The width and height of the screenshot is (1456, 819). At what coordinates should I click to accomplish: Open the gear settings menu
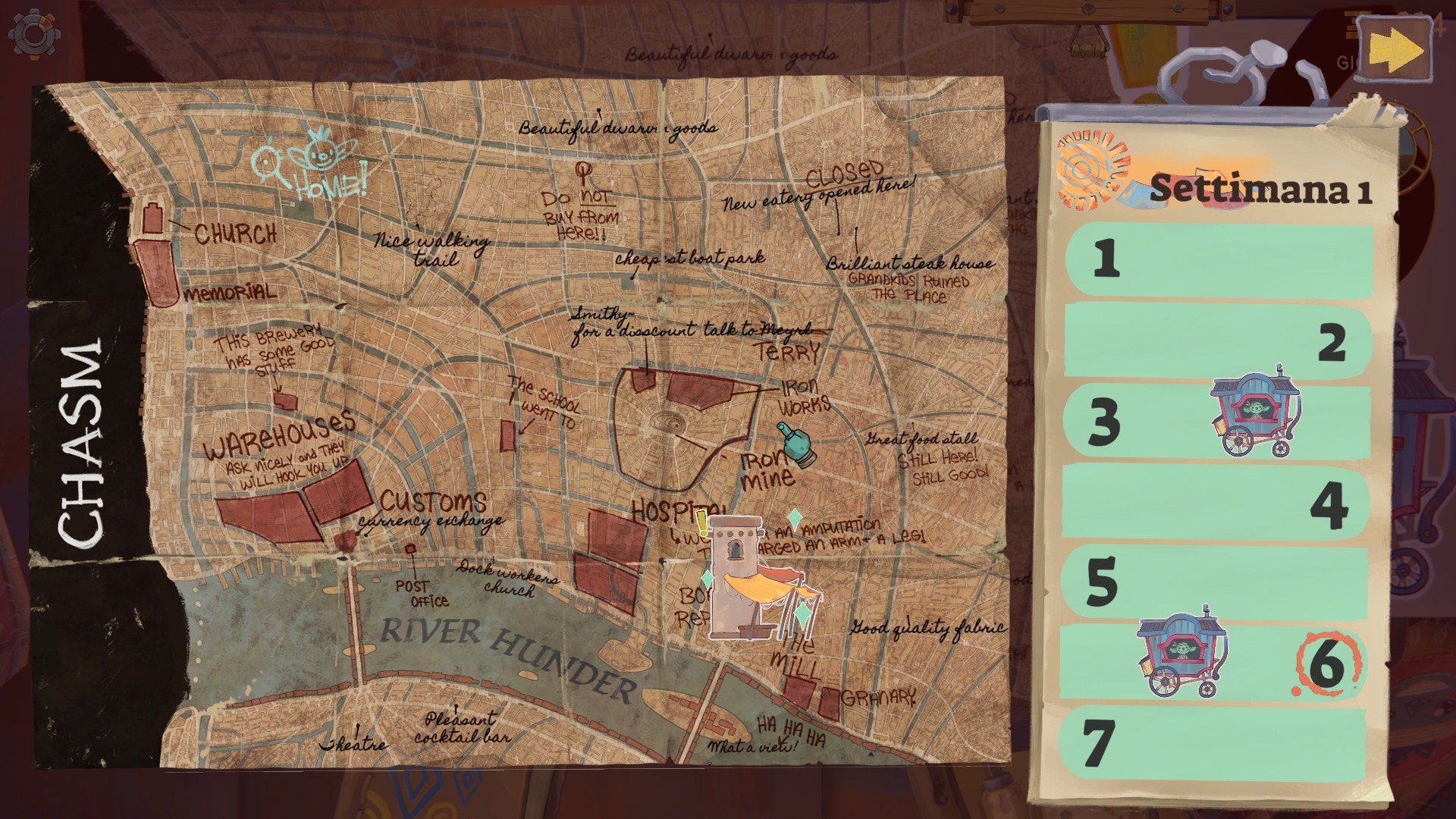(33, 35)
